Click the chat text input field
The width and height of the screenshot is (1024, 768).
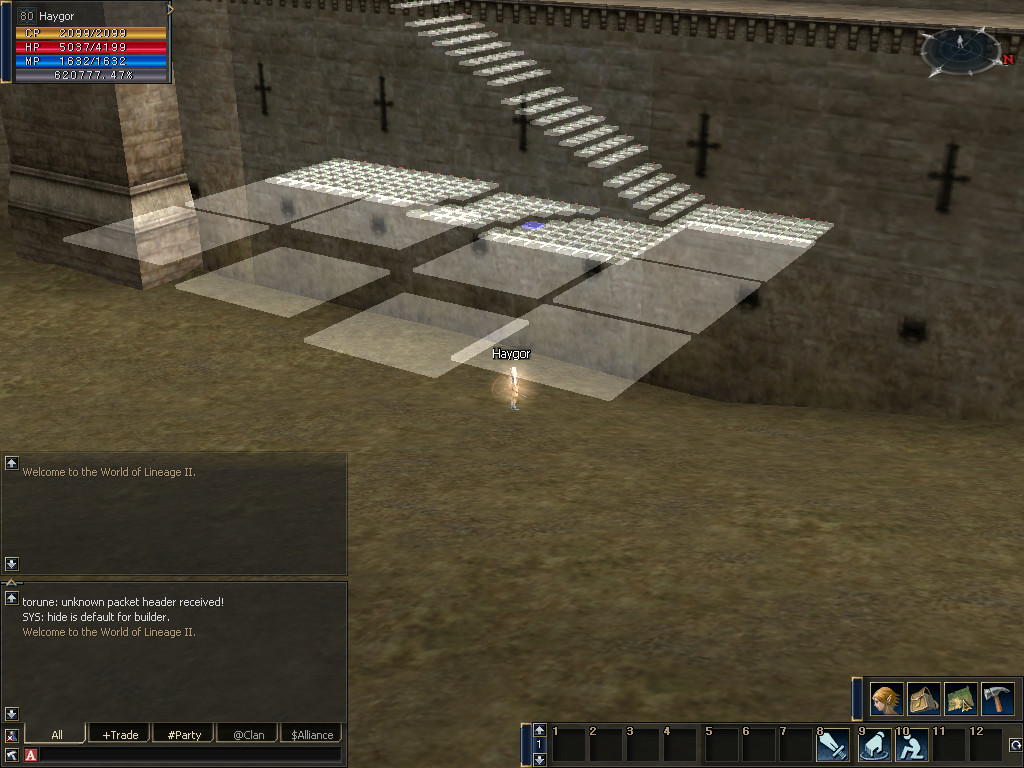coord(190,755)
